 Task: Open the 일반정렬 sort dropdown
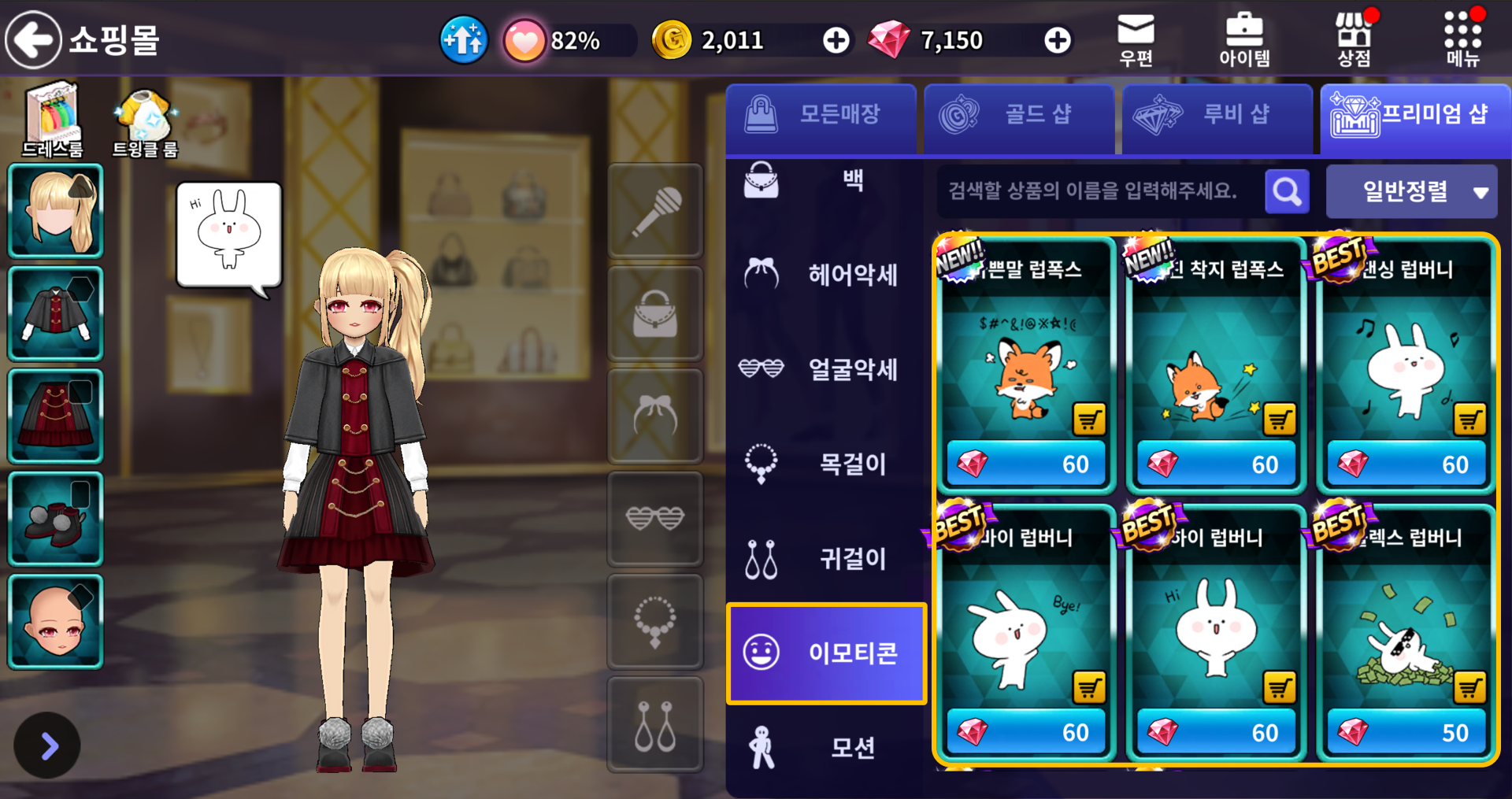point(1411,191)
